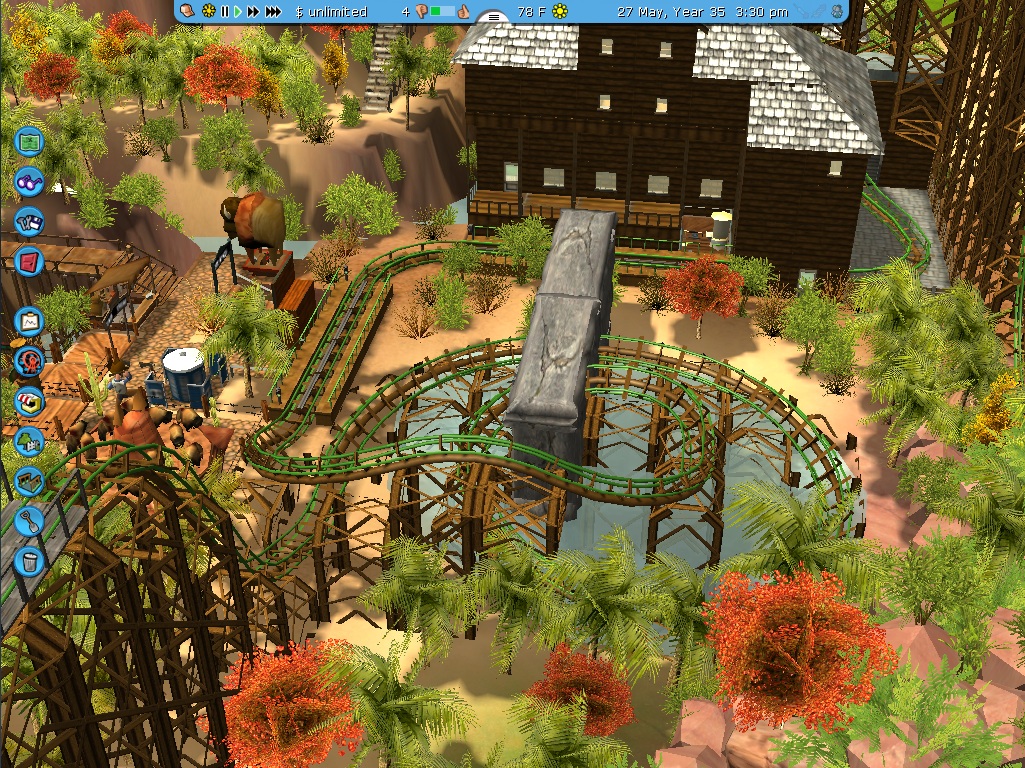This screenshot has height=768, width=1025.
Task: Click the sun weather icon beside temperature
Action: tap(560, 12)
